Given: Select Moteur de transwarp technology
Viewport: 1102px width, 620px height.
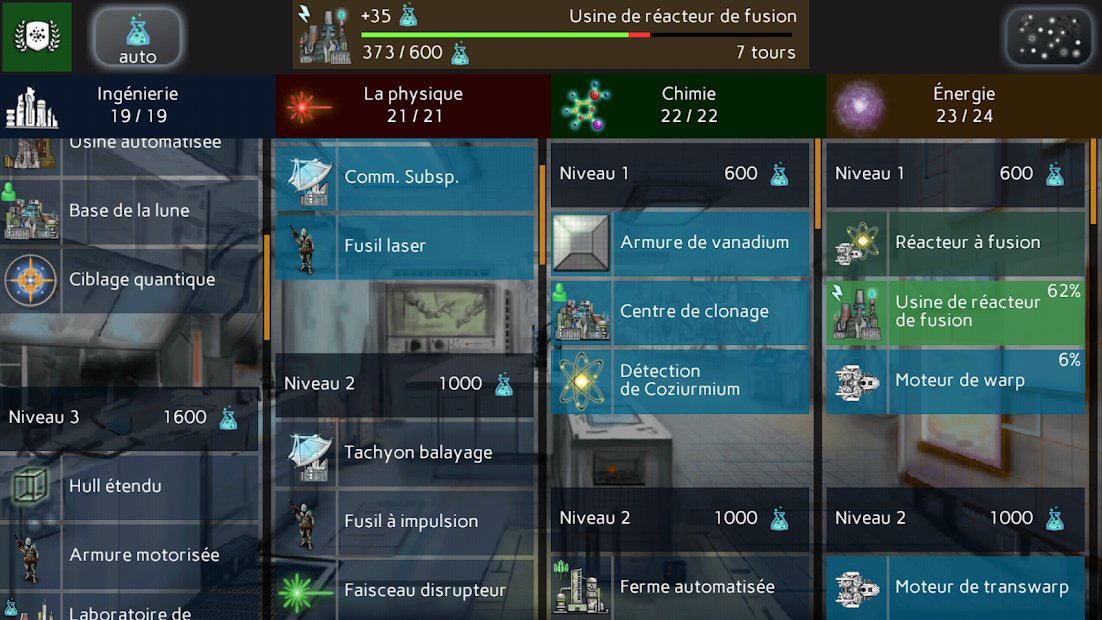Looking at the screenshot, I should tap(955, 587).
